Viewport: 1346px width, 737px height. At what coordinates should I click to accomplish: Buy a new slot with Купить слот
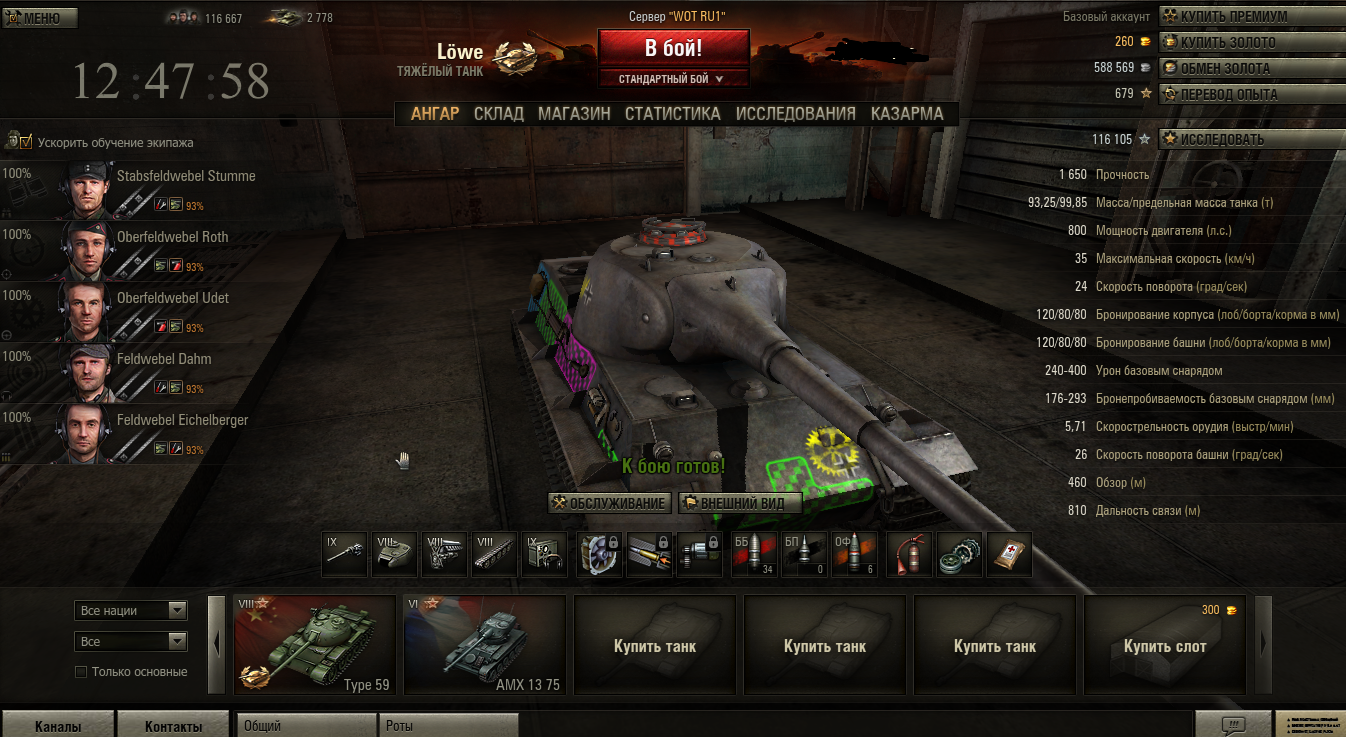pos(1165,645)
